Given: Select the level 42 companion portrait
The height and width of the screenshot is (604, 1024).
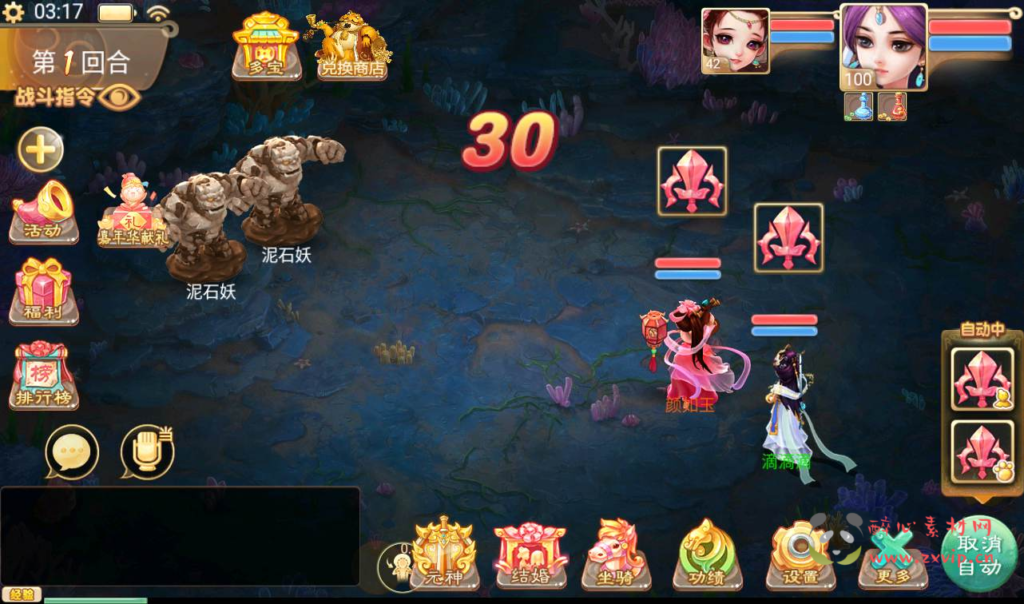Looking at the screenshot, I should tap(735, 41).
